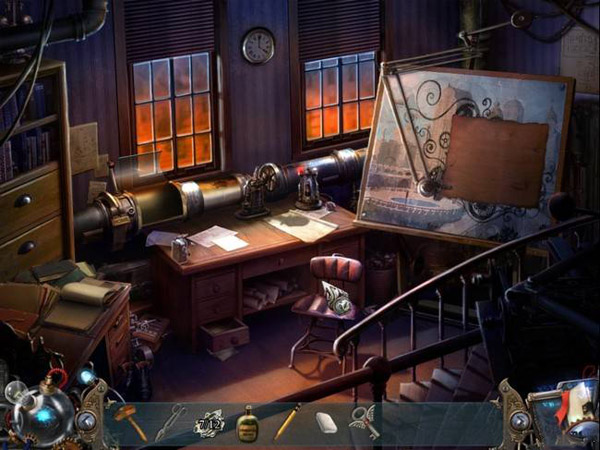Image resolution: width=600 pixels, height=450 pixels.
Task: Pick the white eraser block item
Action: pyautogui.click(x=327, y=423)
